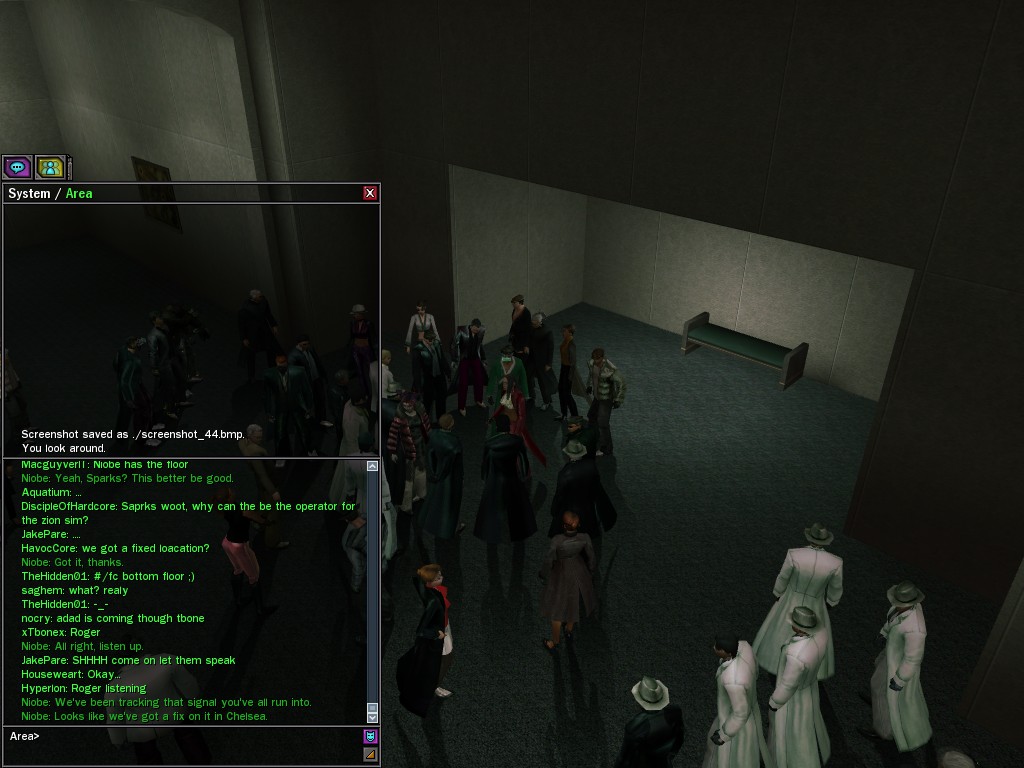This screenshot has width=1024, height=768.
Task: Open the purple speech bubble chat icon
Action: tap(17, 168)
